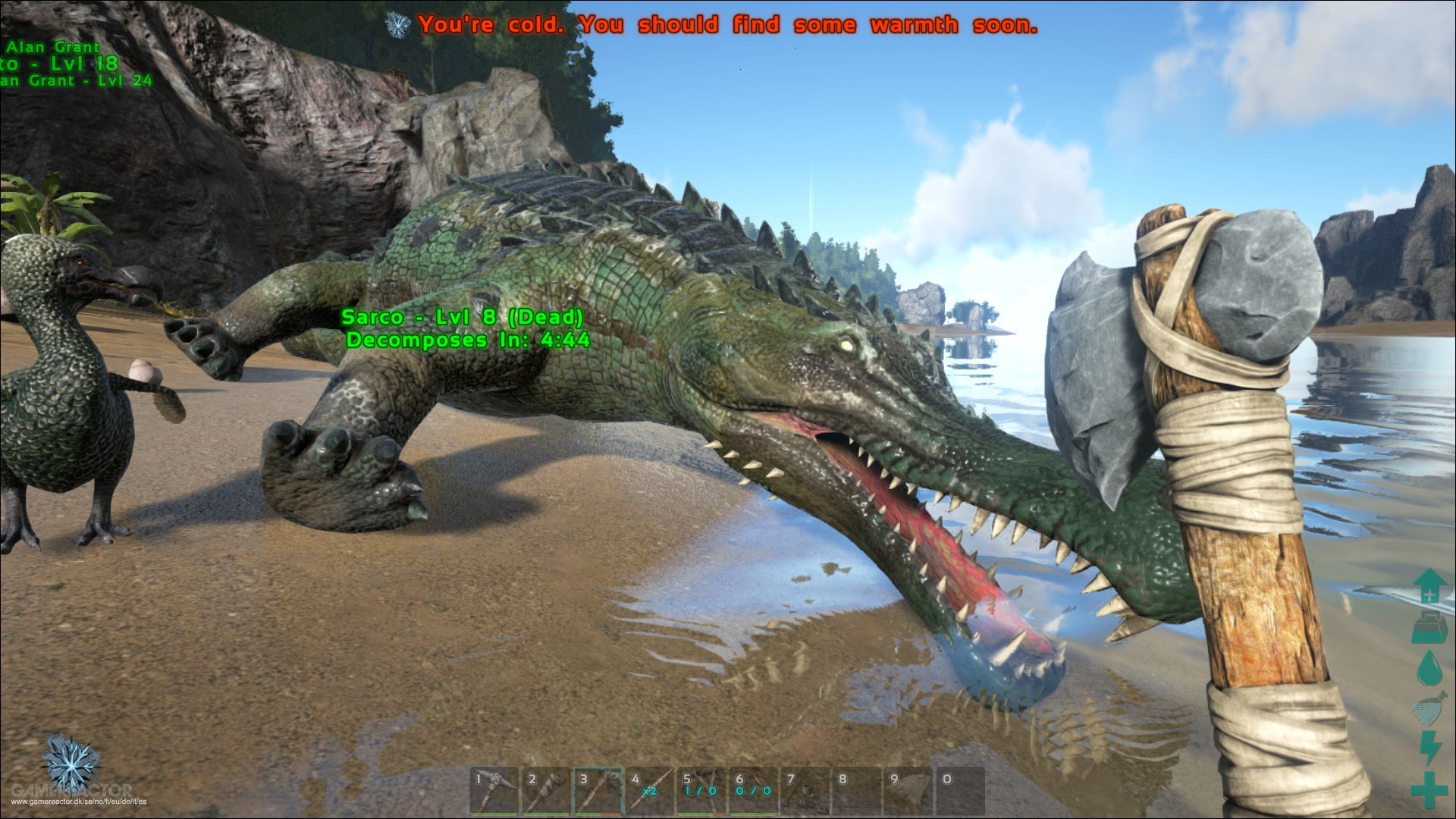Equip the slingshot in slot 5
1456x819 pixels.
[702, 792]
